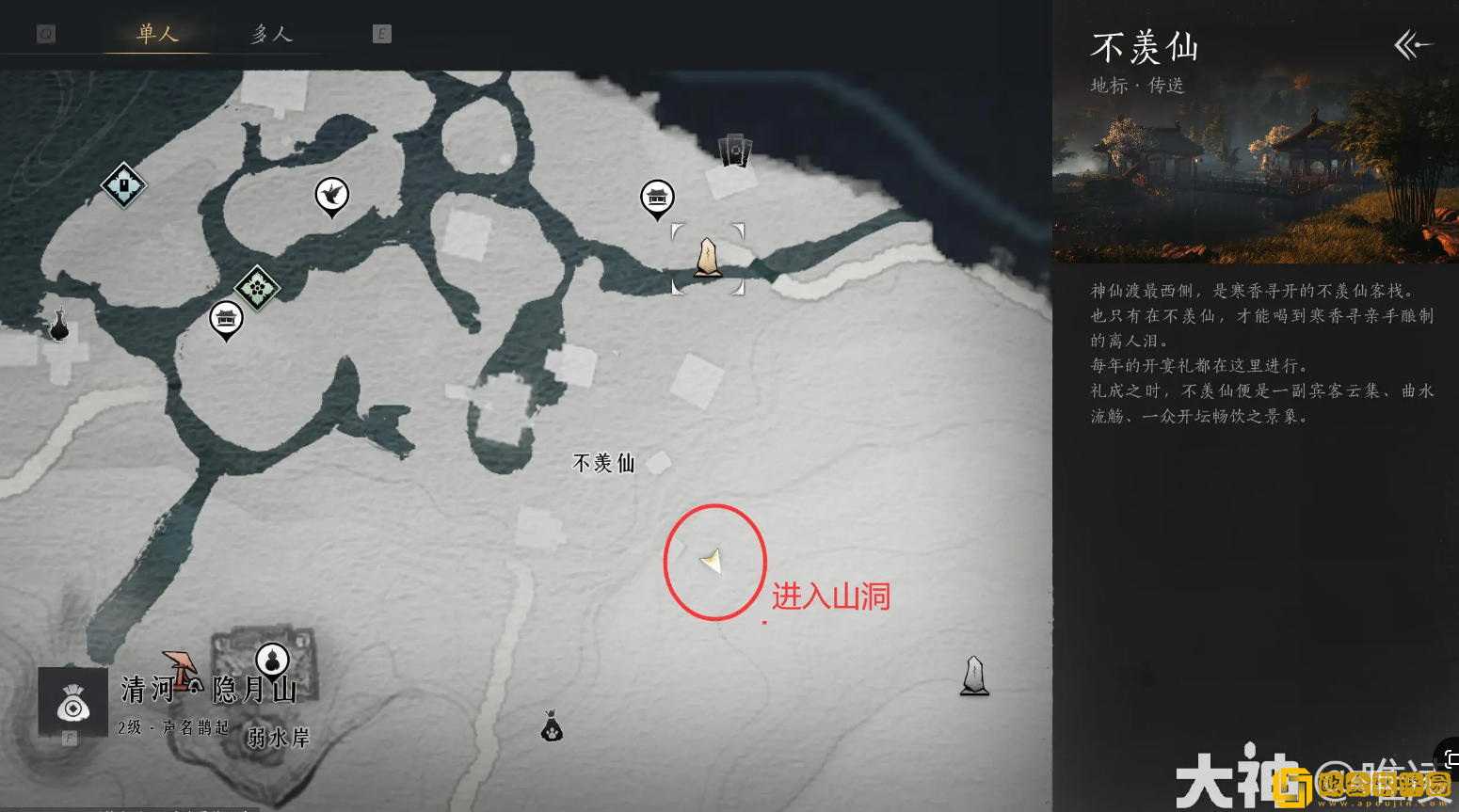Image resolution: width=1459 pixels, height=812 pixels.
Task: Open the pavilion map pin above 不羡仙
Action: (x=657, y=199)
